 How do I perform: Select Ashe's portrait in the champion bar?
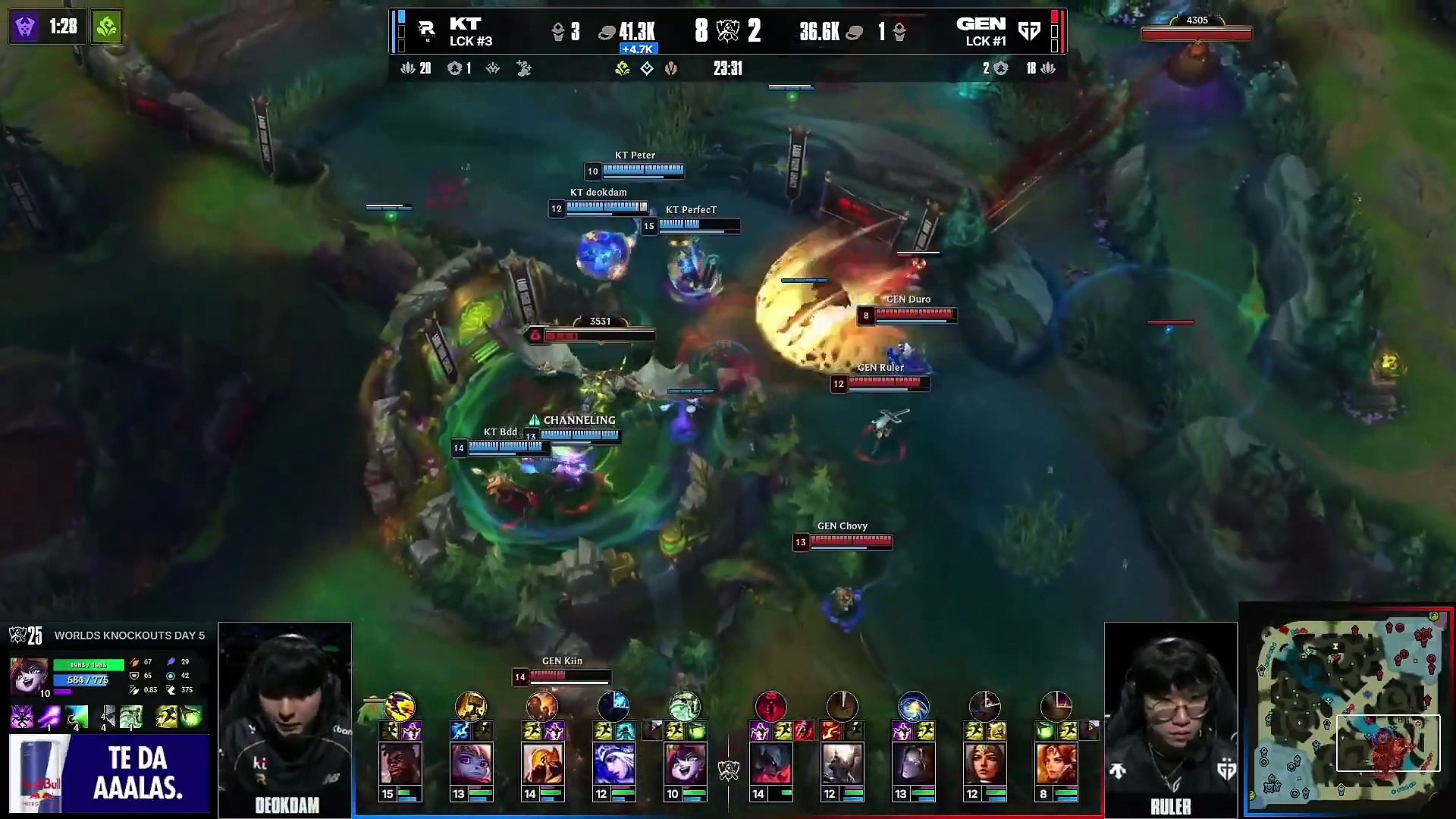point(613,764)
